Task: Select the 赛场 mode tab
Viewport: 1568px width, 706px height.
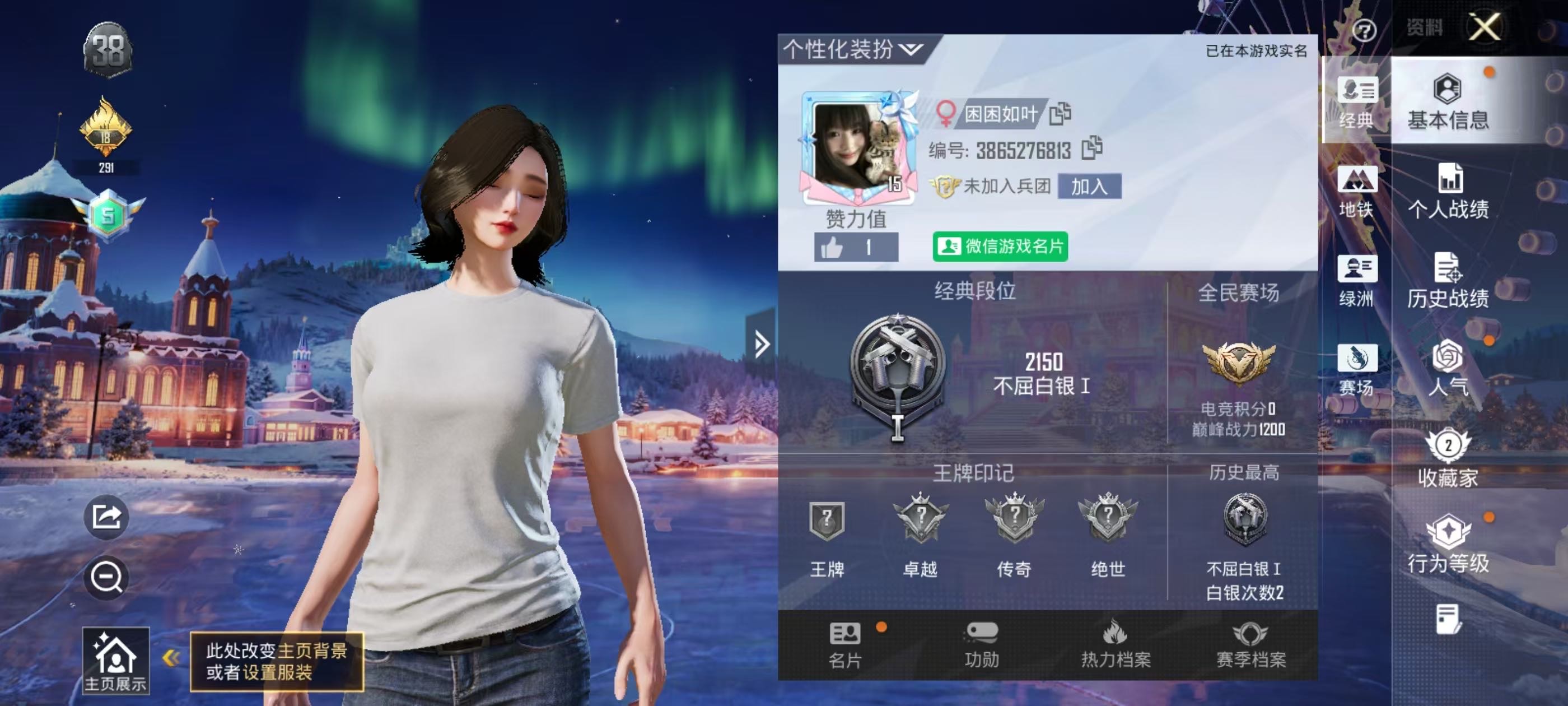Action: point(1356,370)
